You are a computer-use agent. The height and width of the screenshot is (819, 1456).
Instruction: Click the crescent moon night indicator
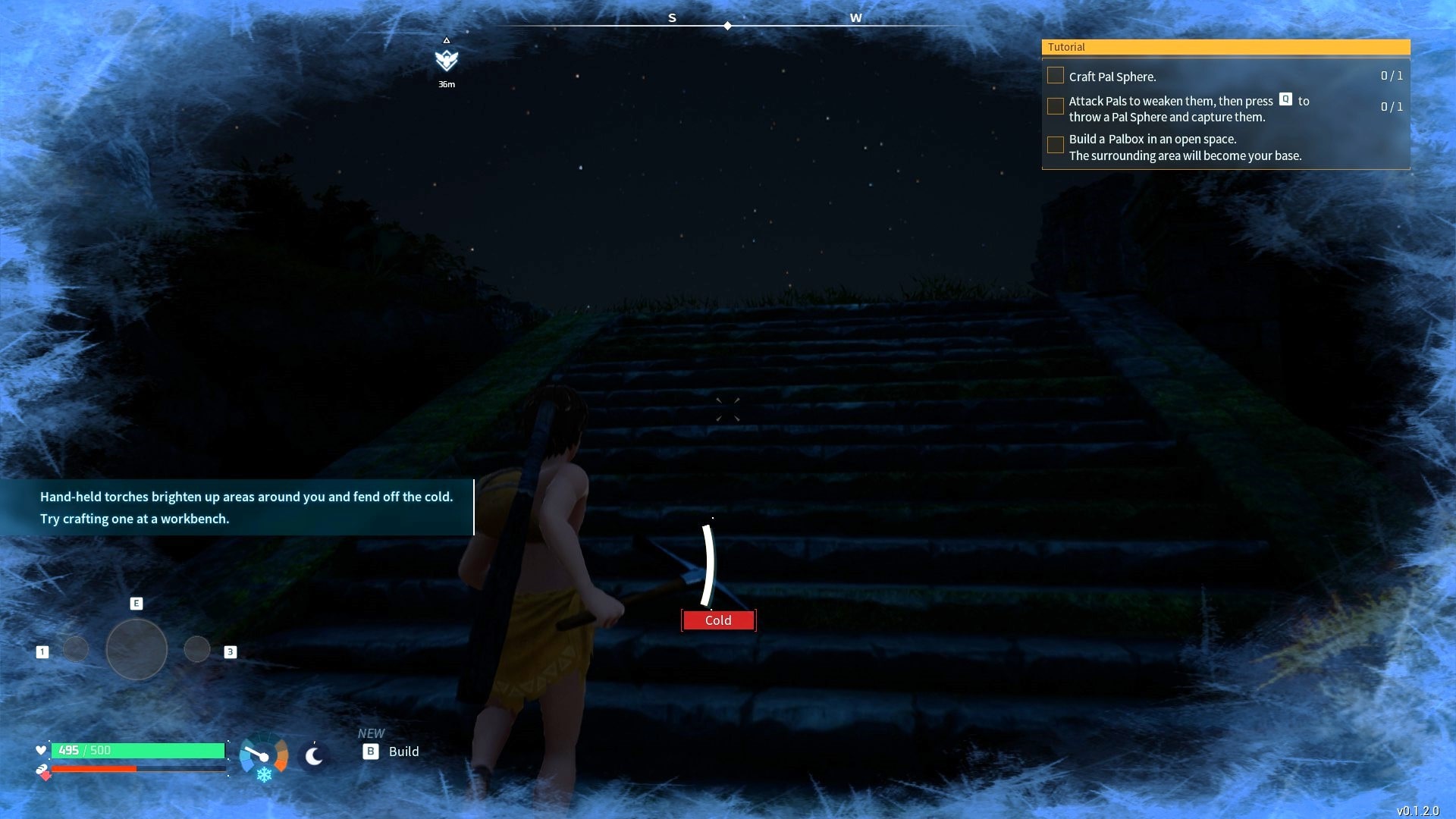(x=314, y=756)
